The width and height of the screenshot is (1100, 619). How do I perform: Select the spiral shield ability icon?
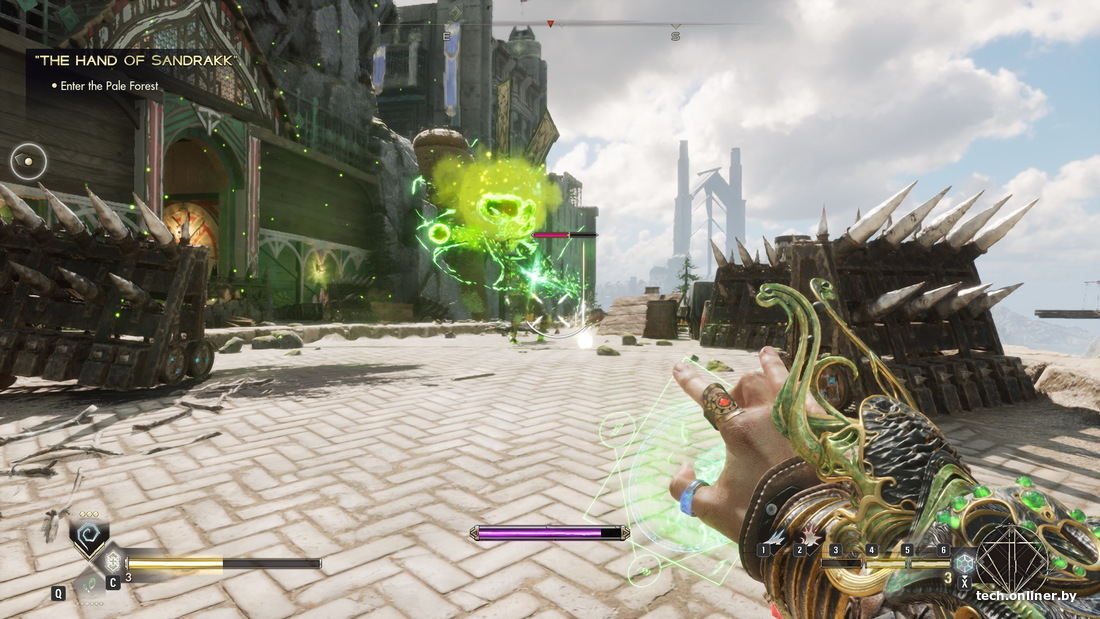88,534
